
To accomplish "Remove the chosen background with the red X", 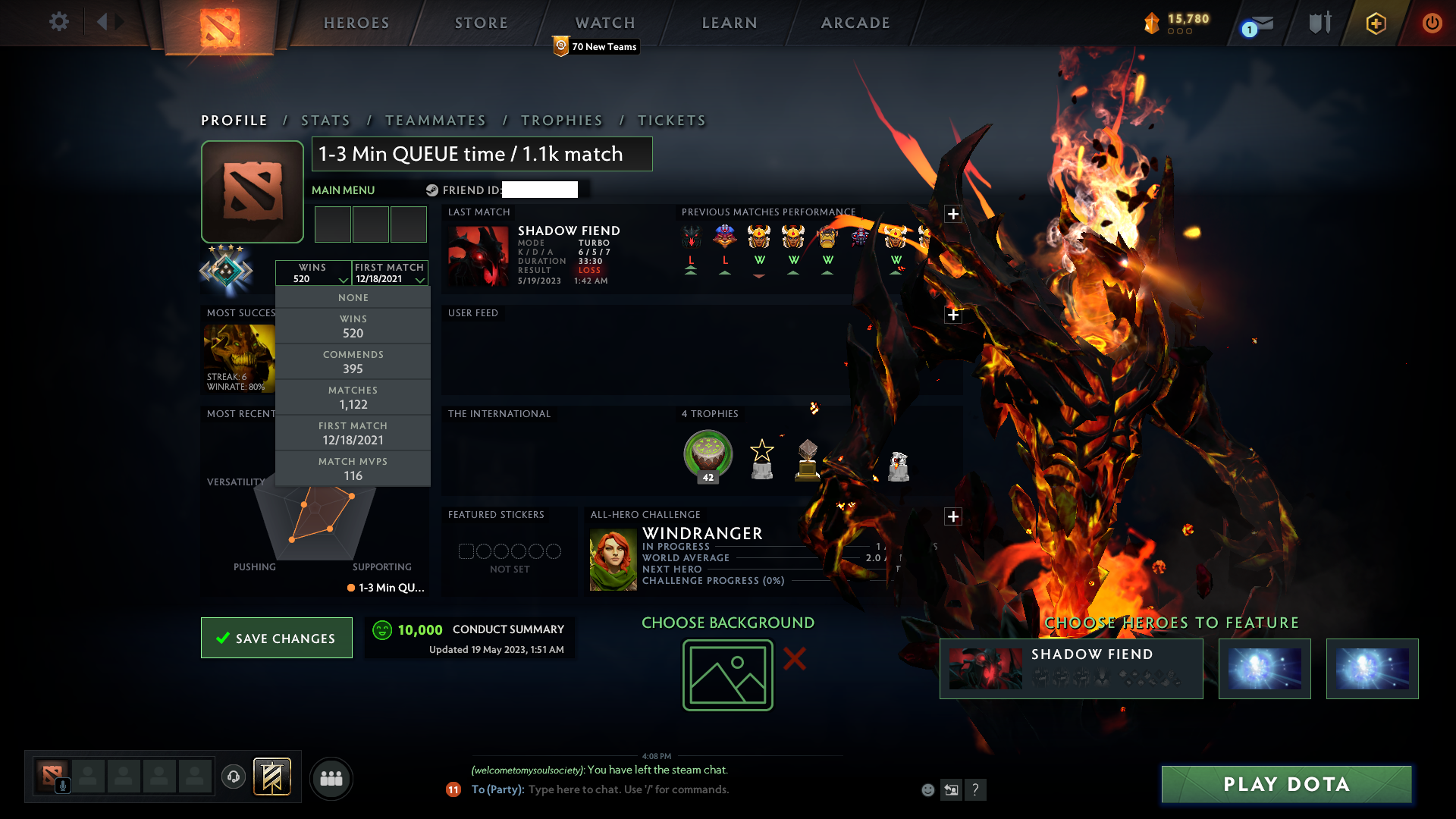I will [795, 659].
